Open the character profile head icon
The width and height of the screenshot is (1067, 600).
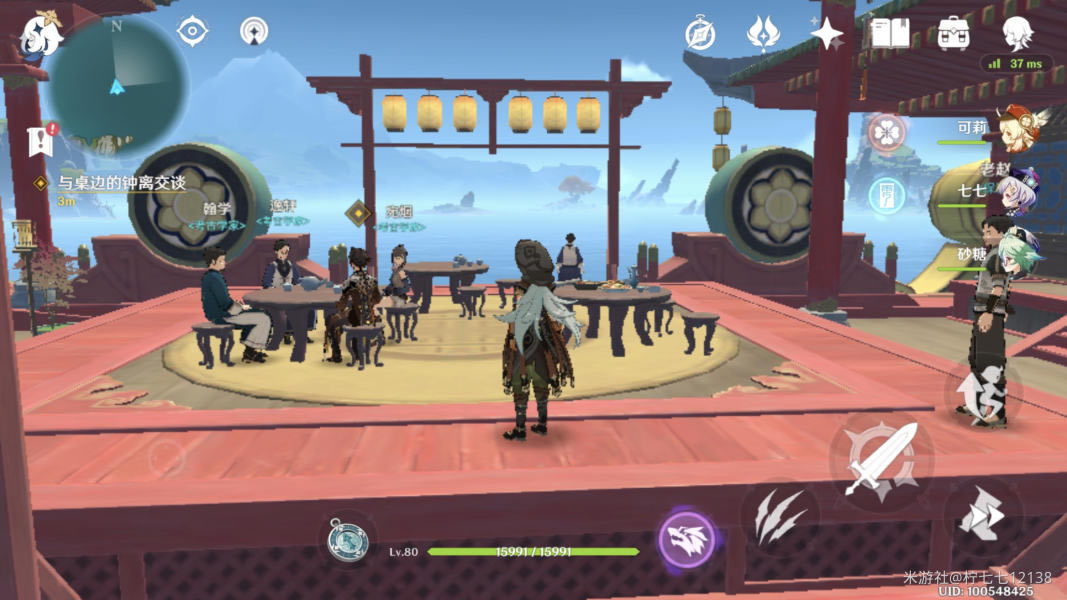click(x=1017, y=33)
